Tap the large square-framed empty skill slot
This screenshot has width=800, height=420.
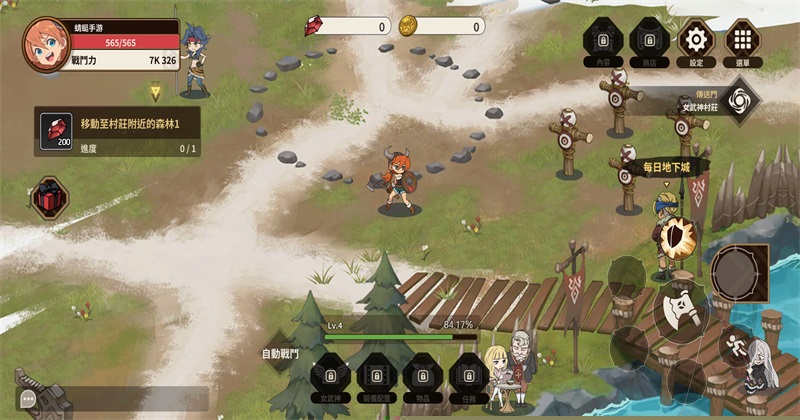[x=740, y=272]
